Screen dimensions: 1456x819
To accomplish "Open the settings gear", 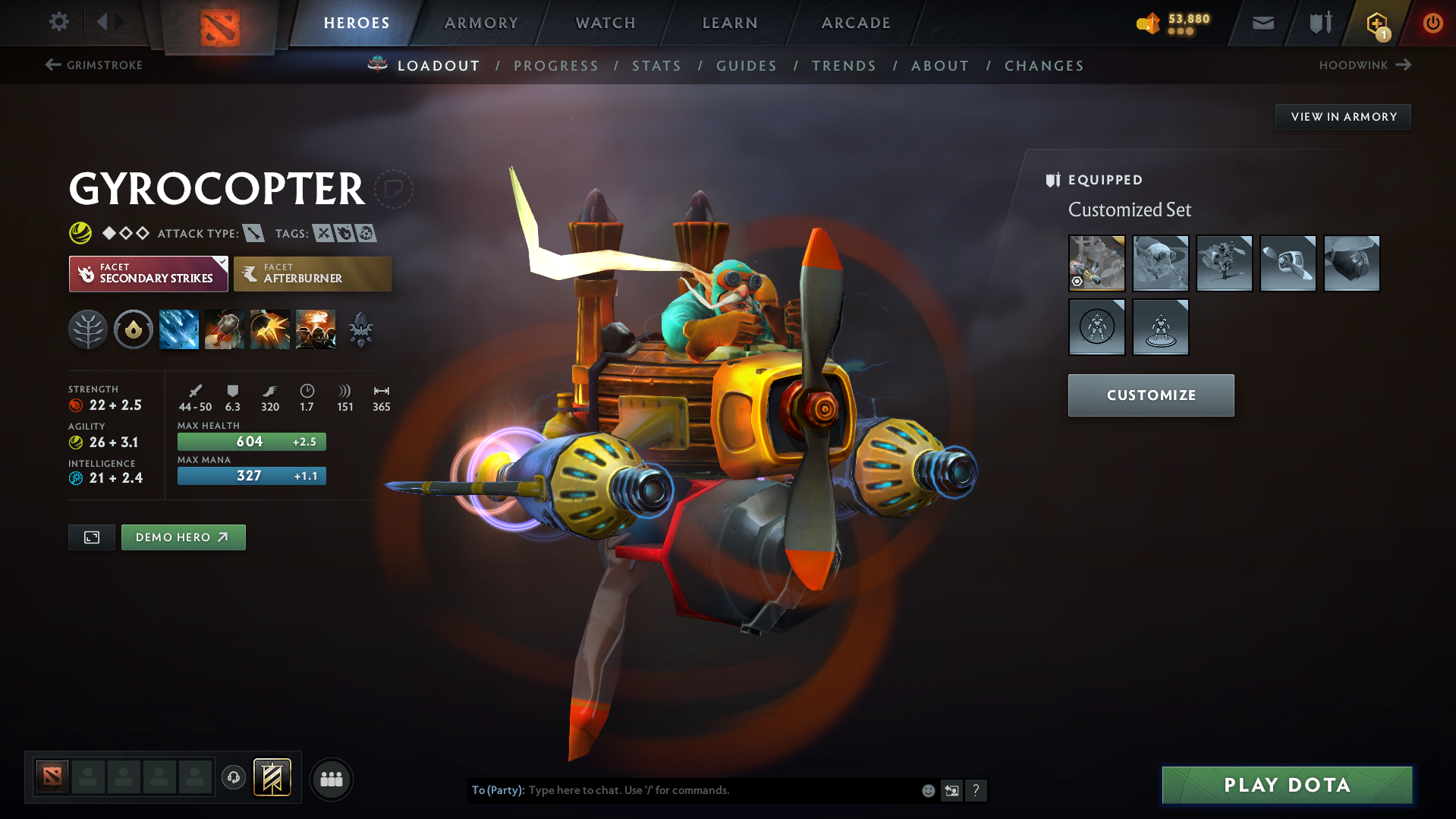I will point(58,23).
